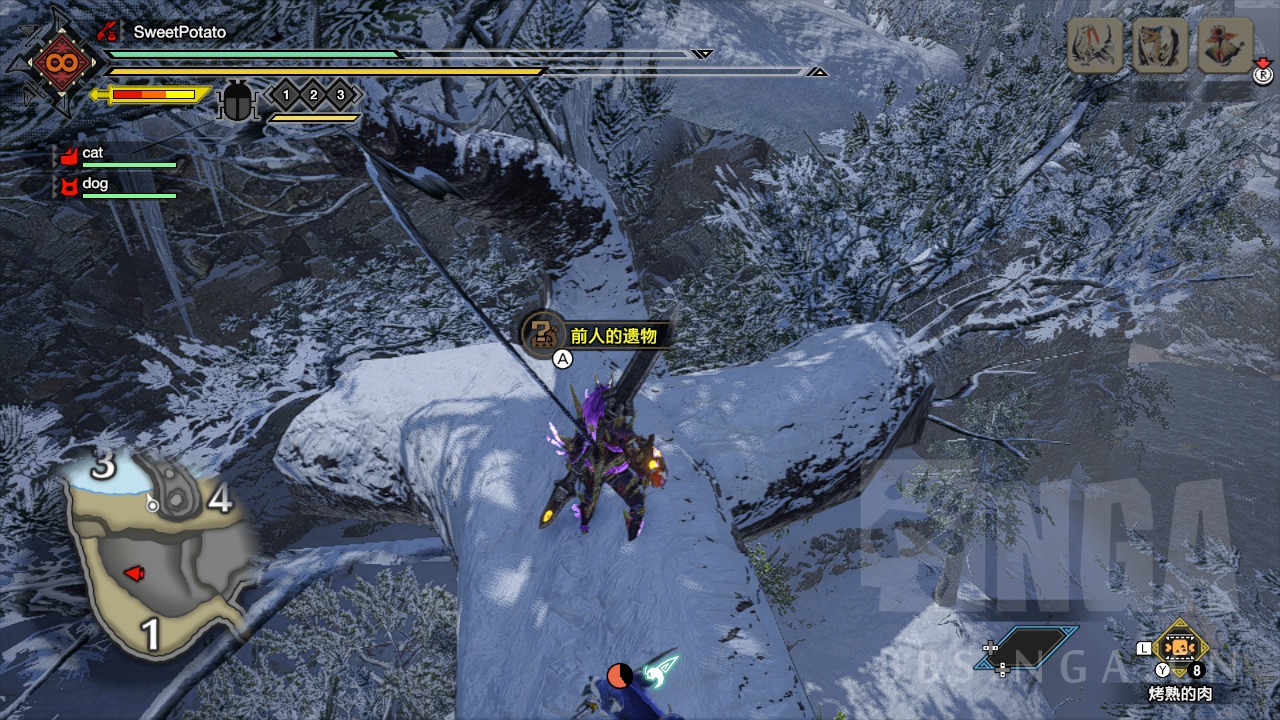Choose the middle monster target icon
The image size is (1280, 720).
click(x=1159, y=46)
